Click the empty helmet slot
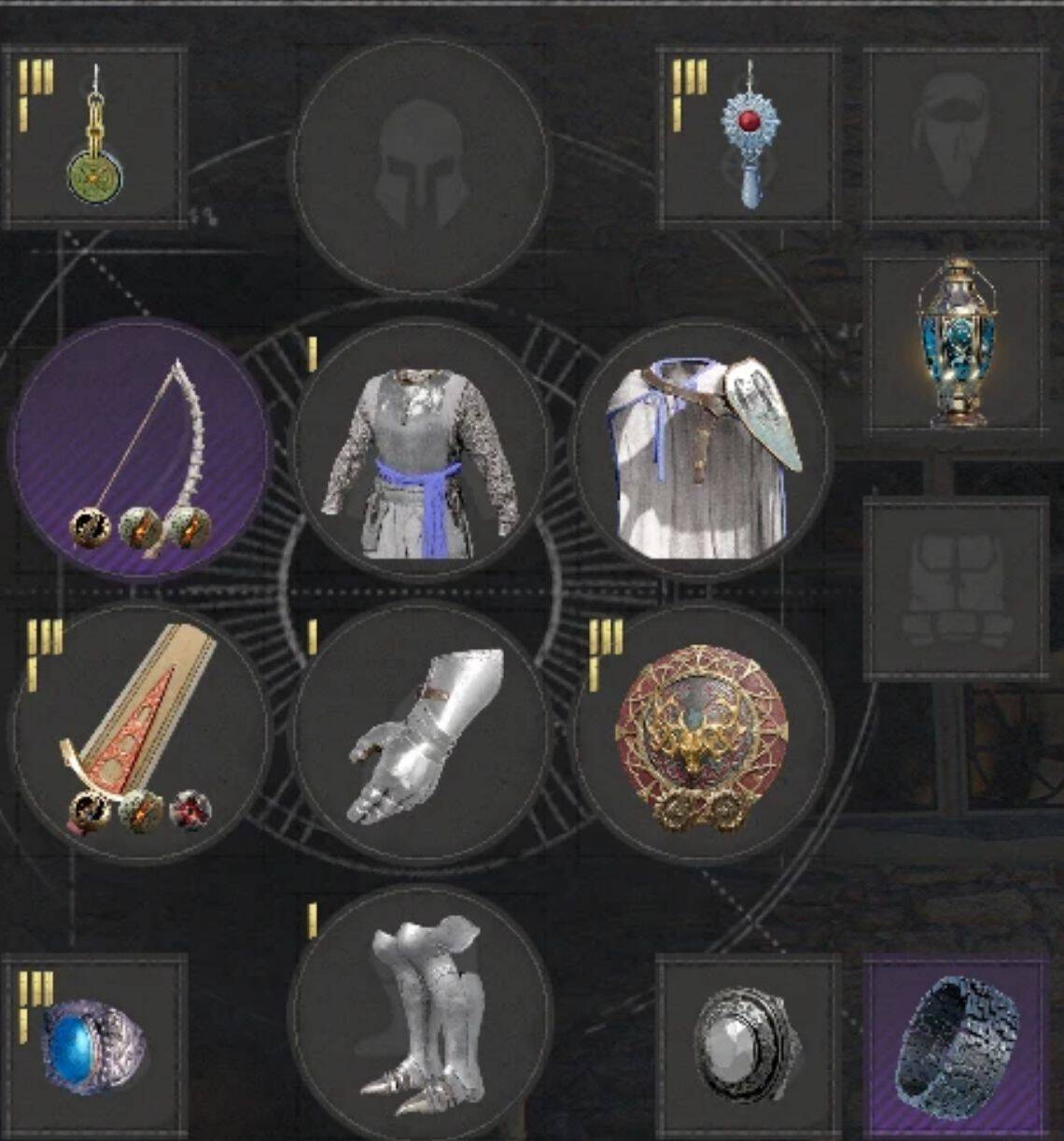Viewport: 1064px width, 1141px height. pyautogui.click(x=421, y=166)
